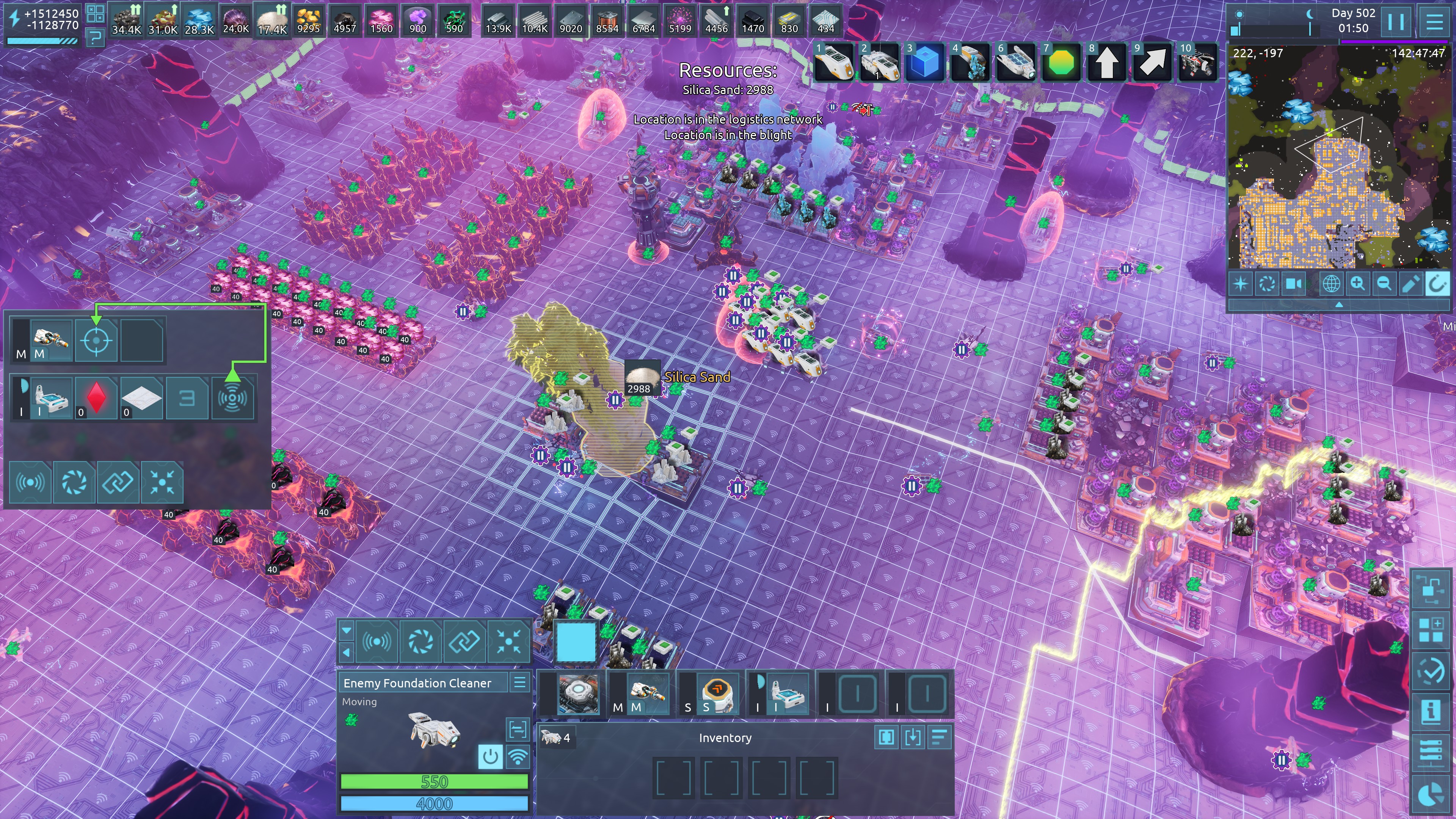Pause the game simulation

pos(1395,22)
